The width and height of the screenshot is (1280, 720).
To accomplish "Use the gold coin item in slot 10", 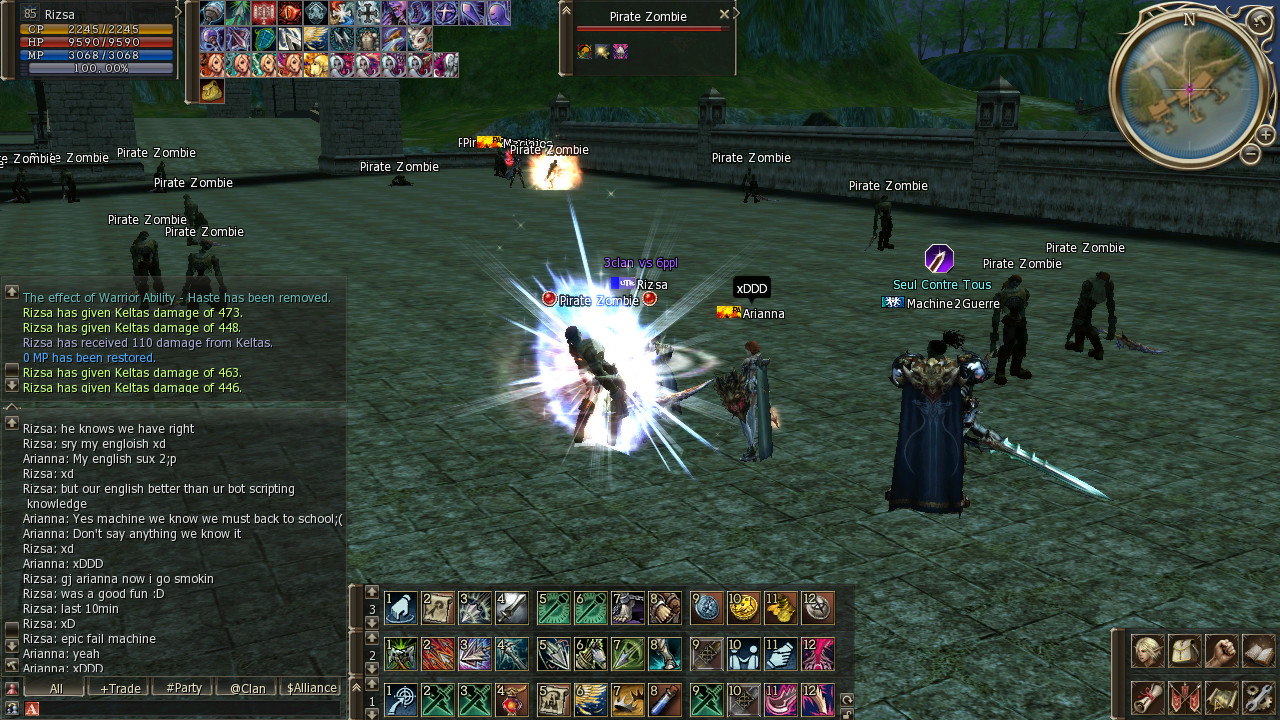I will [x=743, y=607].
